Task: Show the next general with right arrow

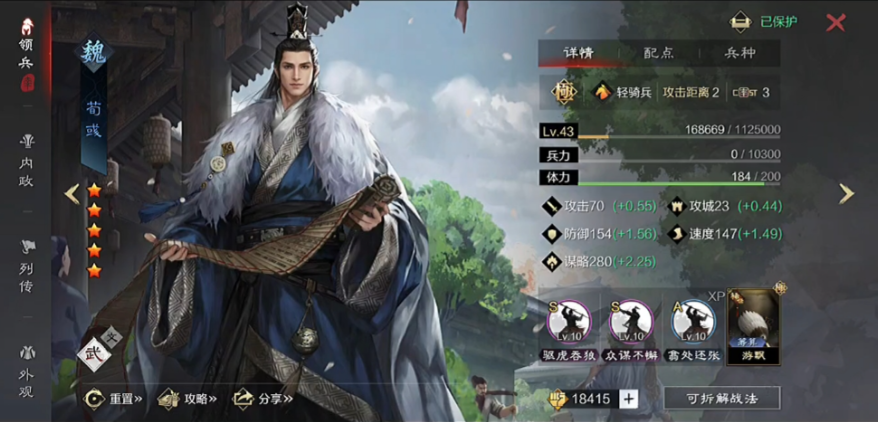Action: pos(846,194)
